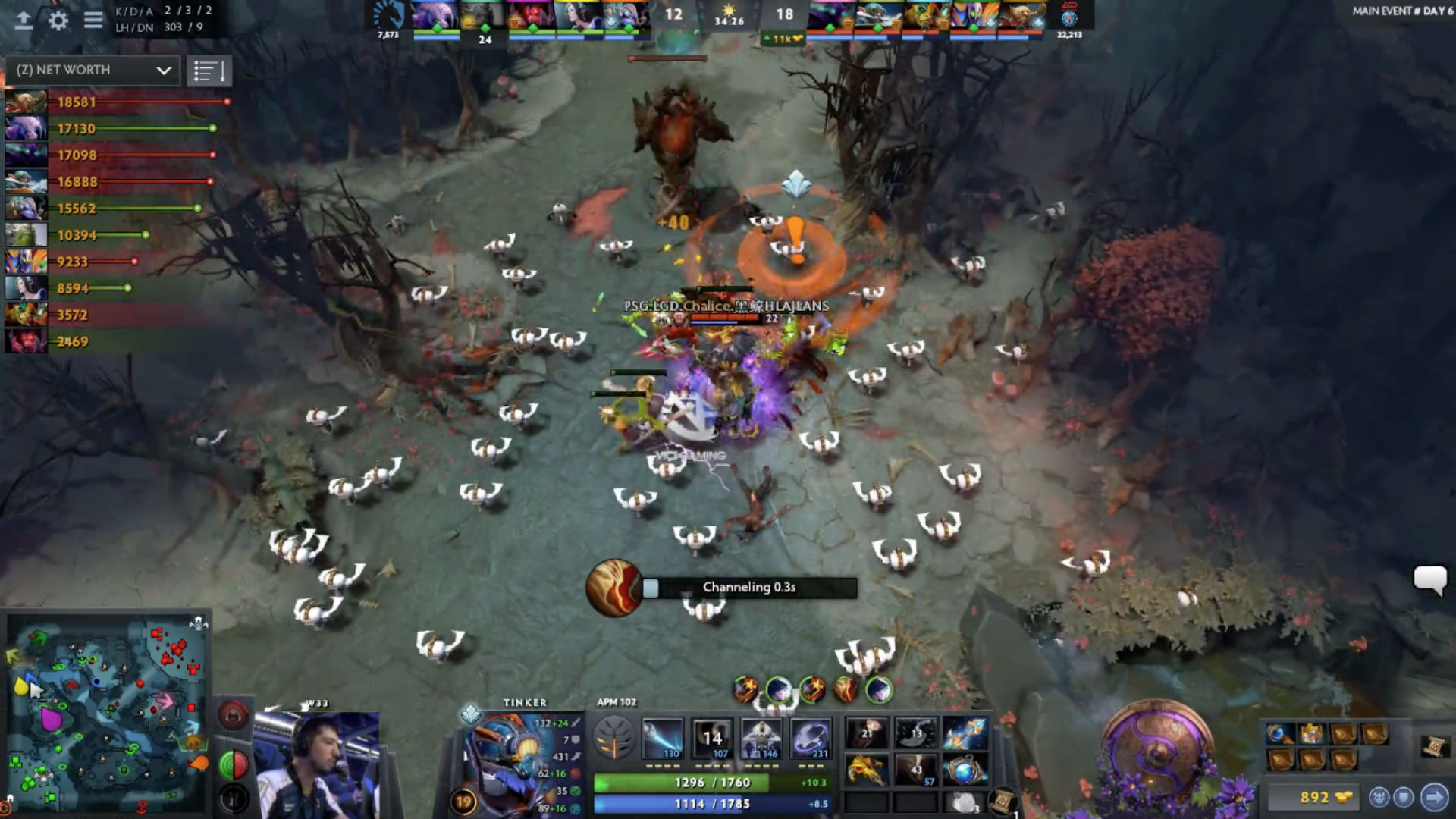The image size is (1456, 819).
Task: Open the chat speech bubble icon
Action: (1429, 580)
